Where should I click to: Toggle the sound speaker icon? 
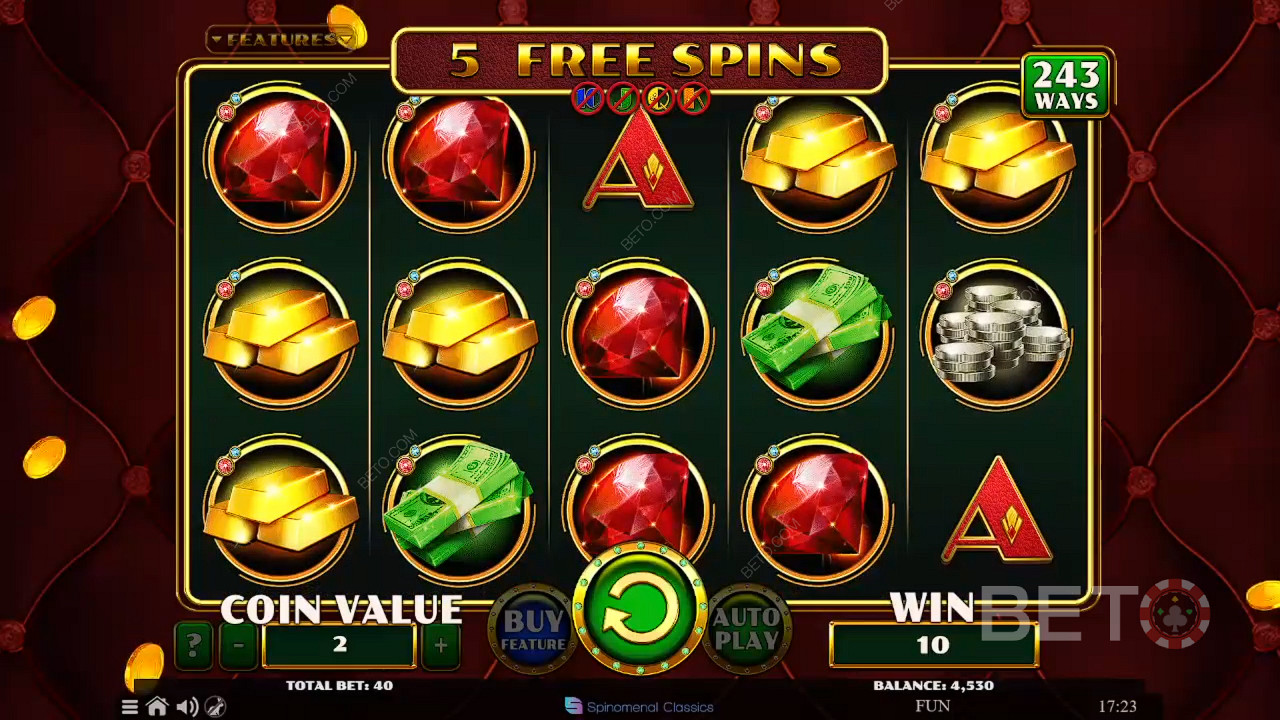click(186, 707)
